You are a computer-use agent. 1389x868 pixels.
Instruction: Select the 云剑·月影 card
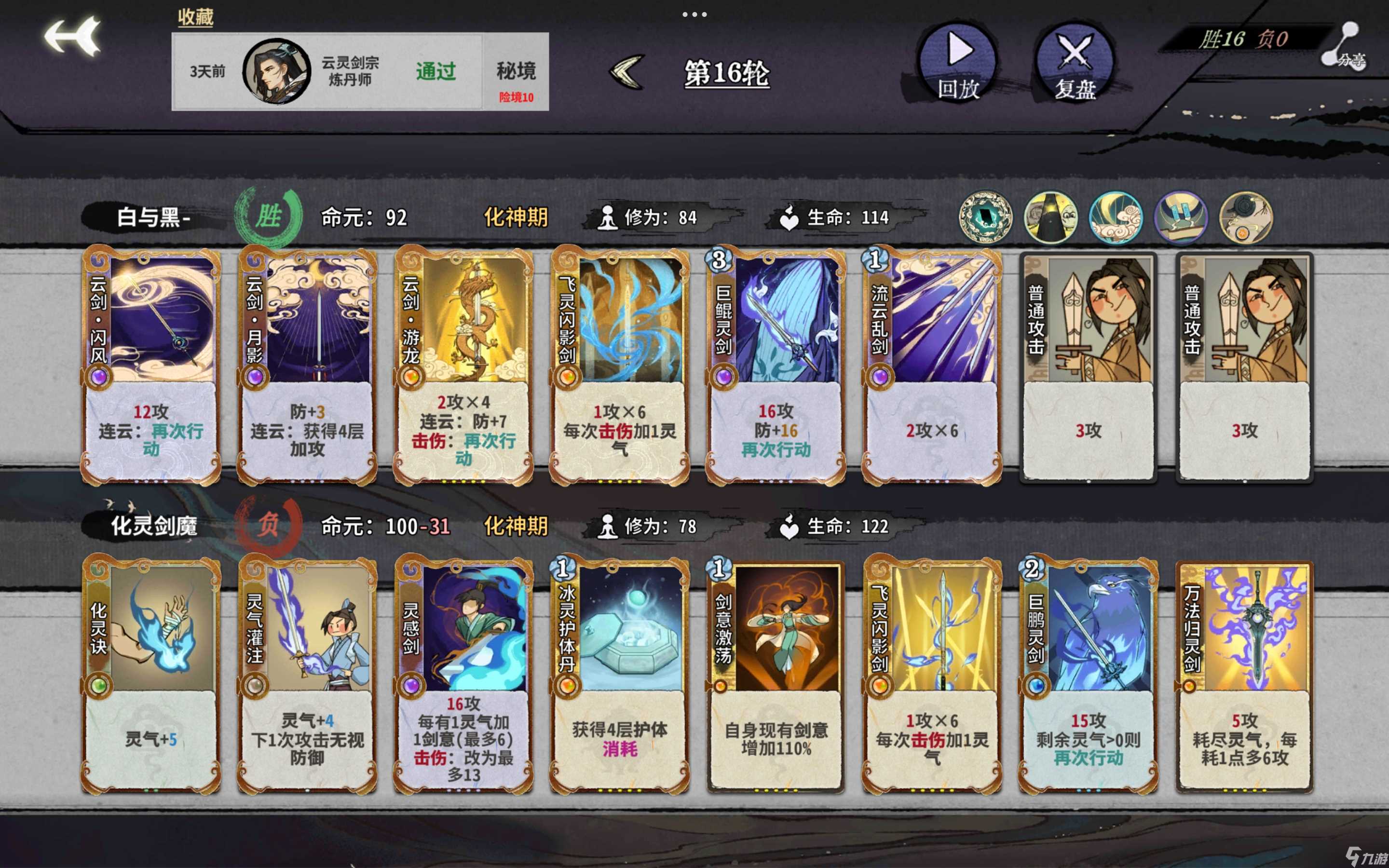pyautogui.click(x=307, y=366)
